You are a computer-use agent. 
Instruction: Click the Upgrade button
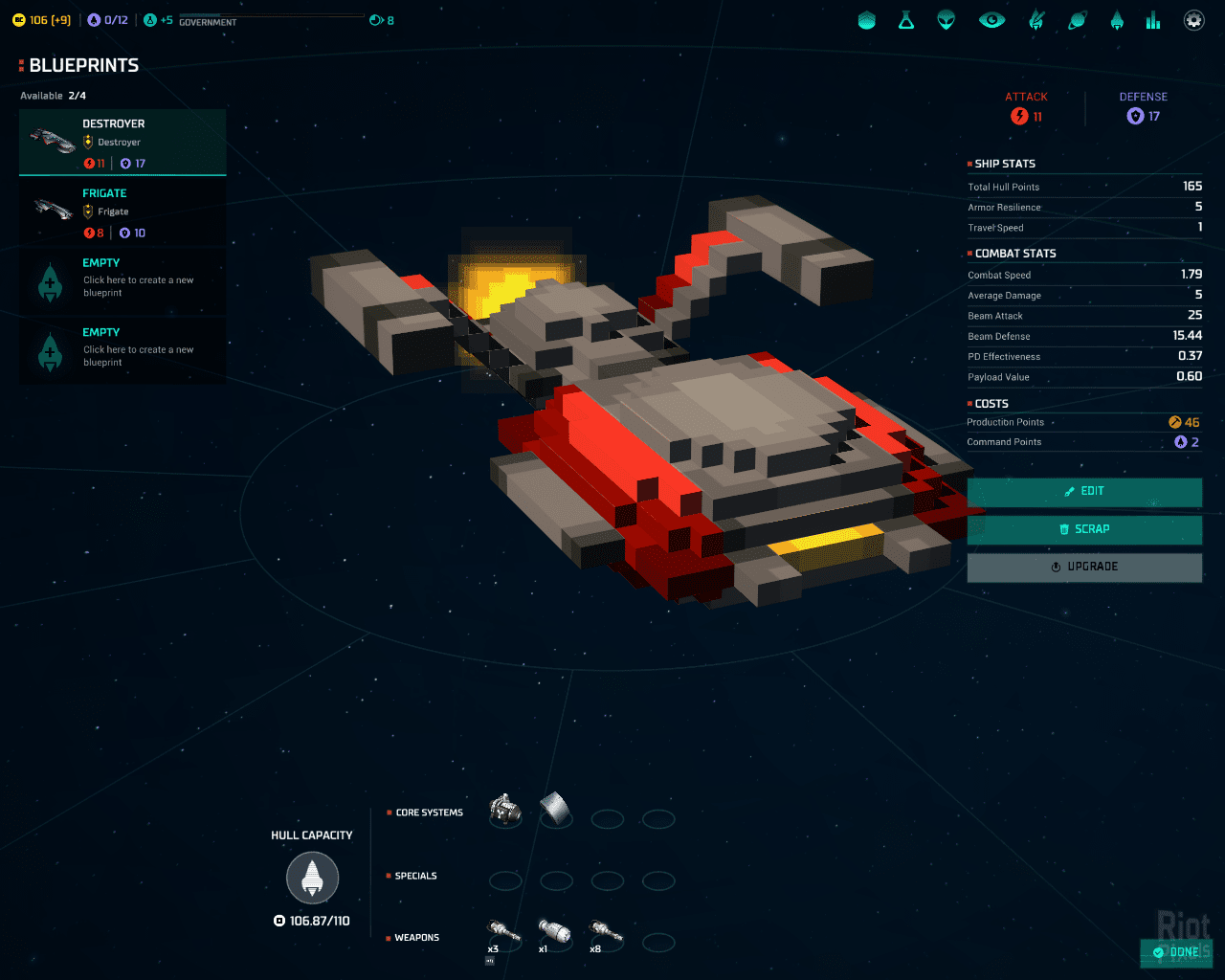1084,567
